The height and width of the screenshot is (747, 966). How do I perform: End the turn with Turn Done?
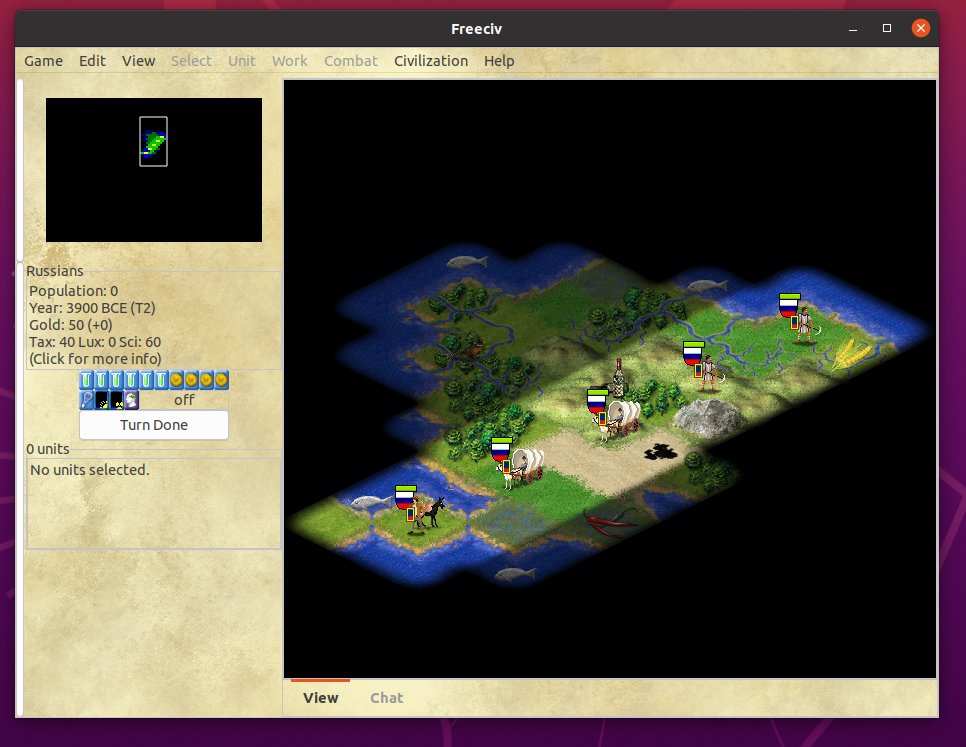(x=154, y=425)
